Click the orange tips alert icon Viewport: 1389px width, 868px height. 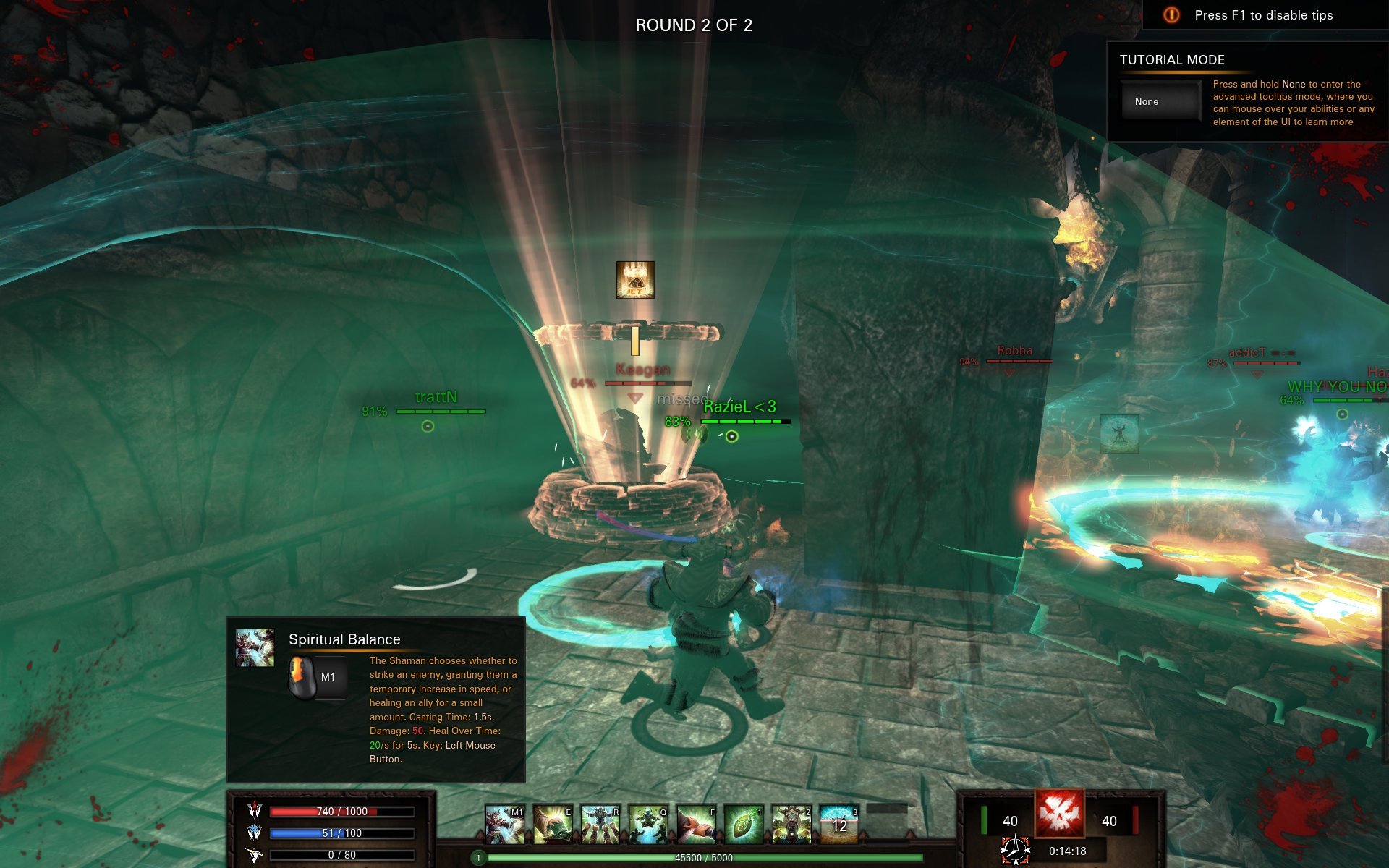pos(1171,15)
